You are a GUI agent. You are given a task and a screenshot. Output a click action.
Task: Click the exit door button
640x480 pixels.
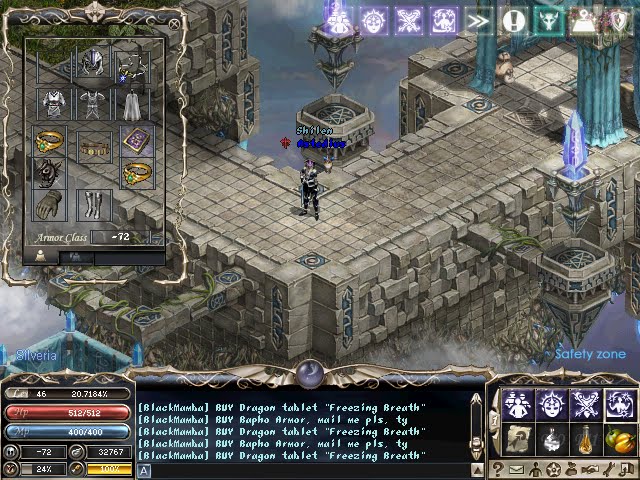[628, 468]
